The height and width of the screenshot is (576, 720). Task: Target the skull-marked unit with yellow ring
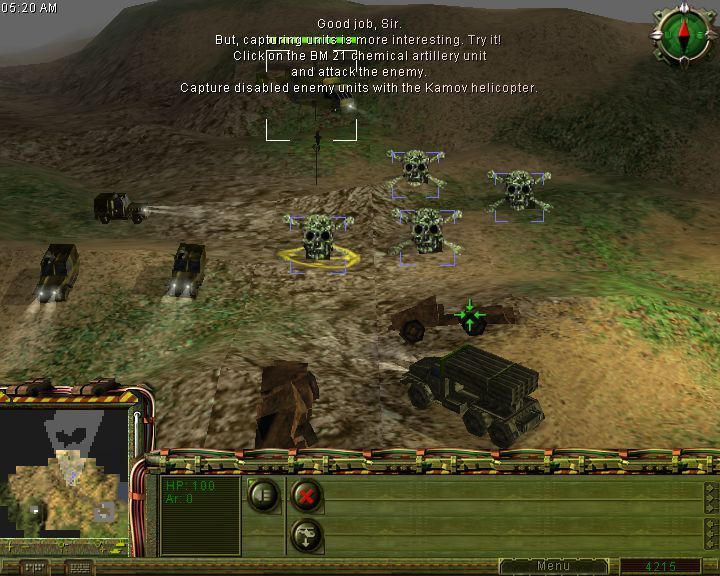pyautogui.click(x=317, y=240)
